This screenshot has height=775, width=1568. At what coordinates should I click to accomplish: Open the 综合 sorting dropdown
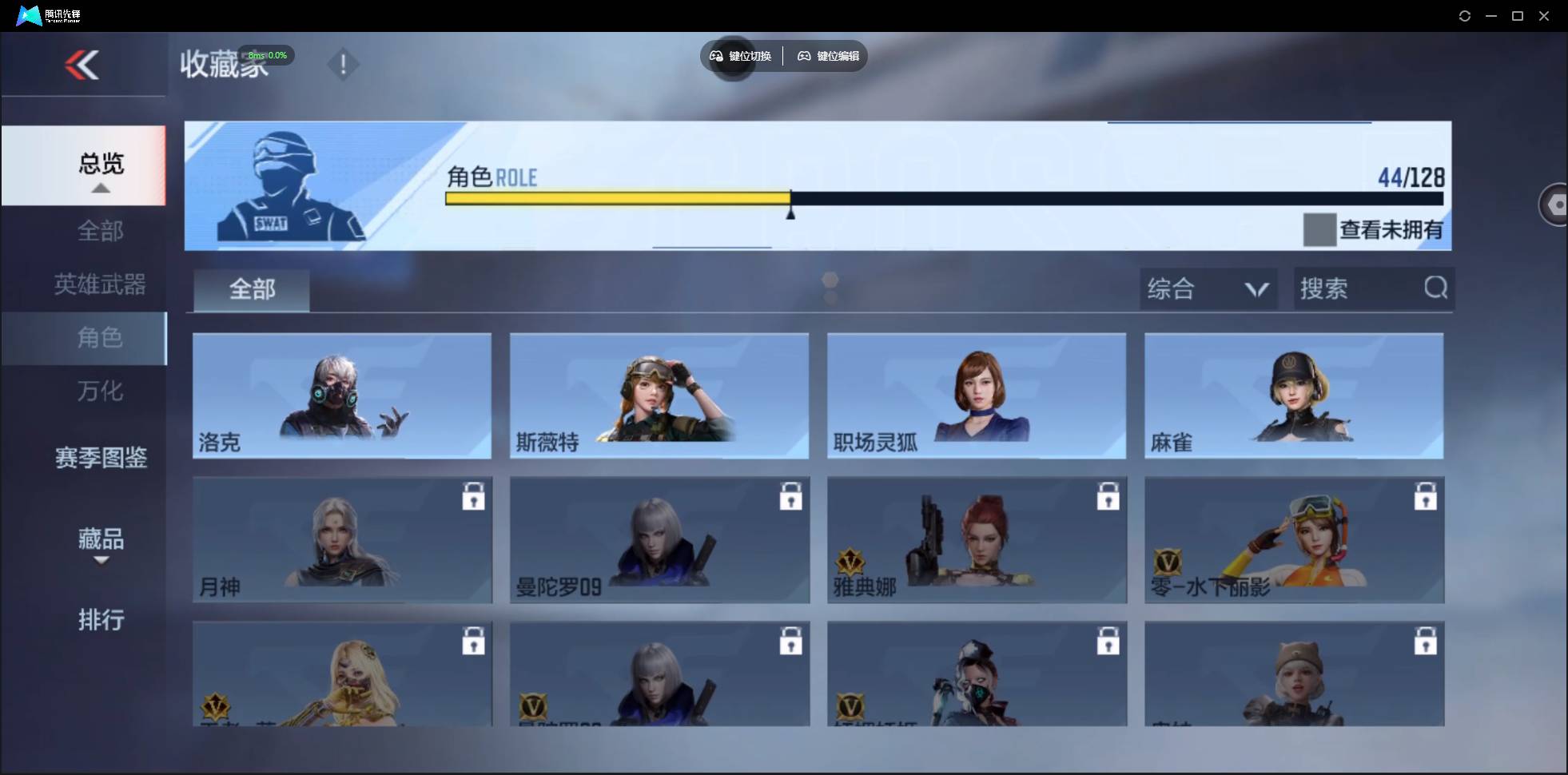click(1207, 288)
